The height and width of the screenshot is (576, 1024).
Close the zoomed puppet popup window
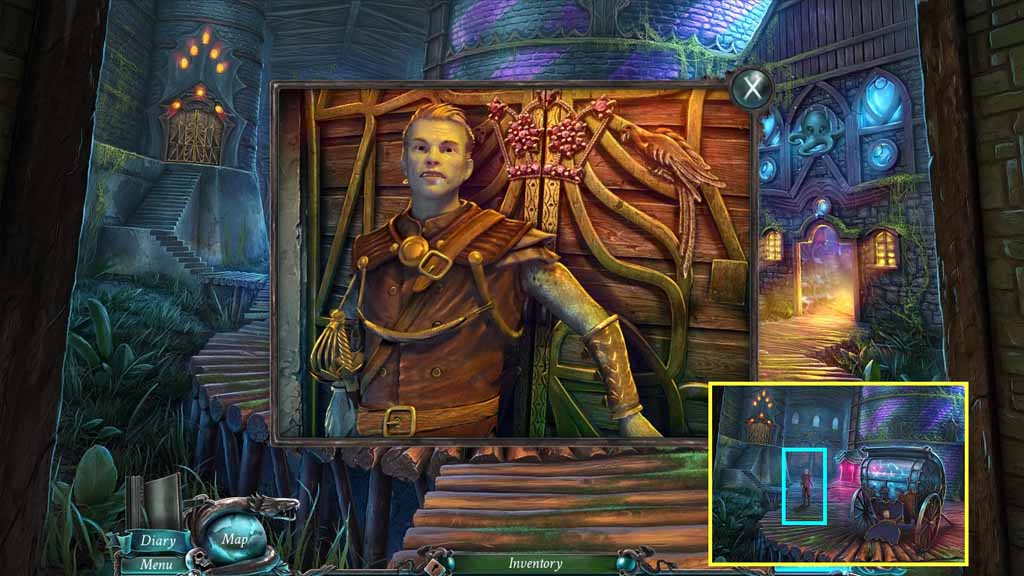point(751,88)
